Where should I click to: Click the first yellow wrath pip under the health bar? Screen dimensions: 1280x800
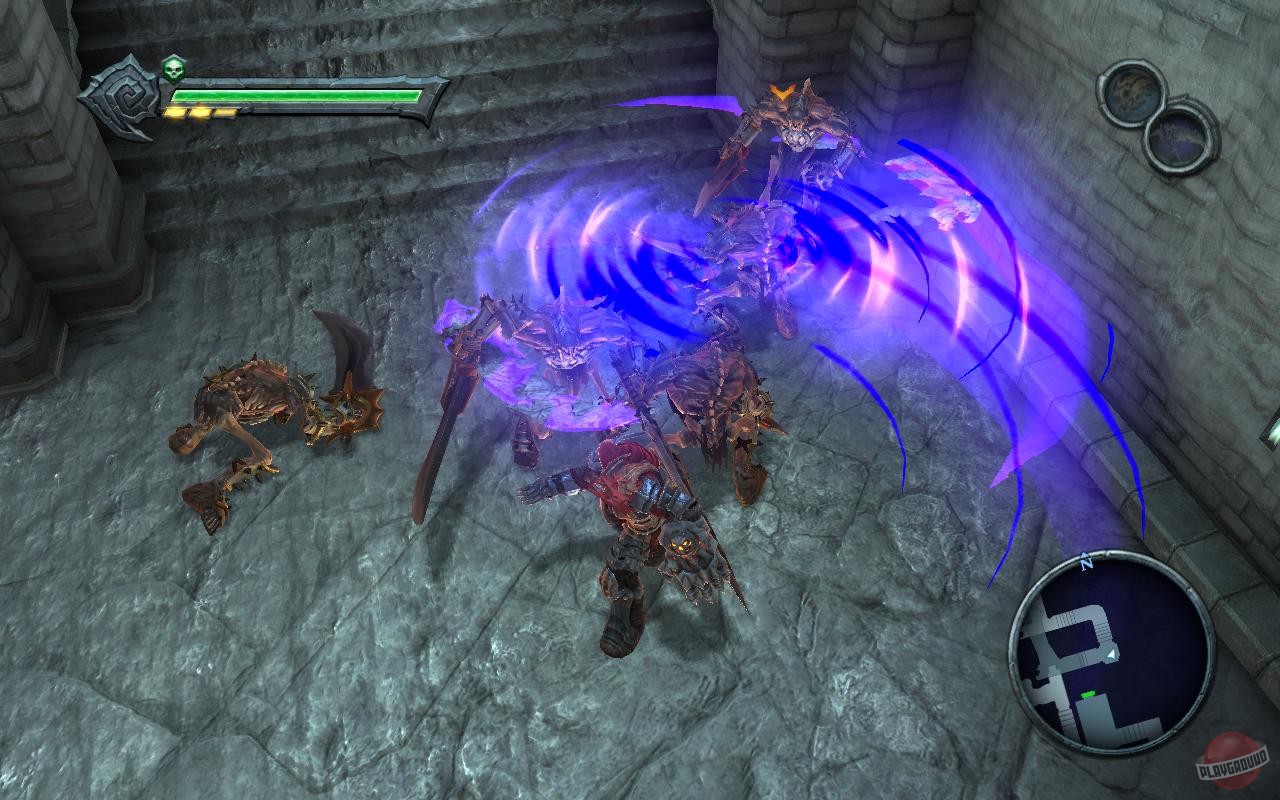pos(174,112)
